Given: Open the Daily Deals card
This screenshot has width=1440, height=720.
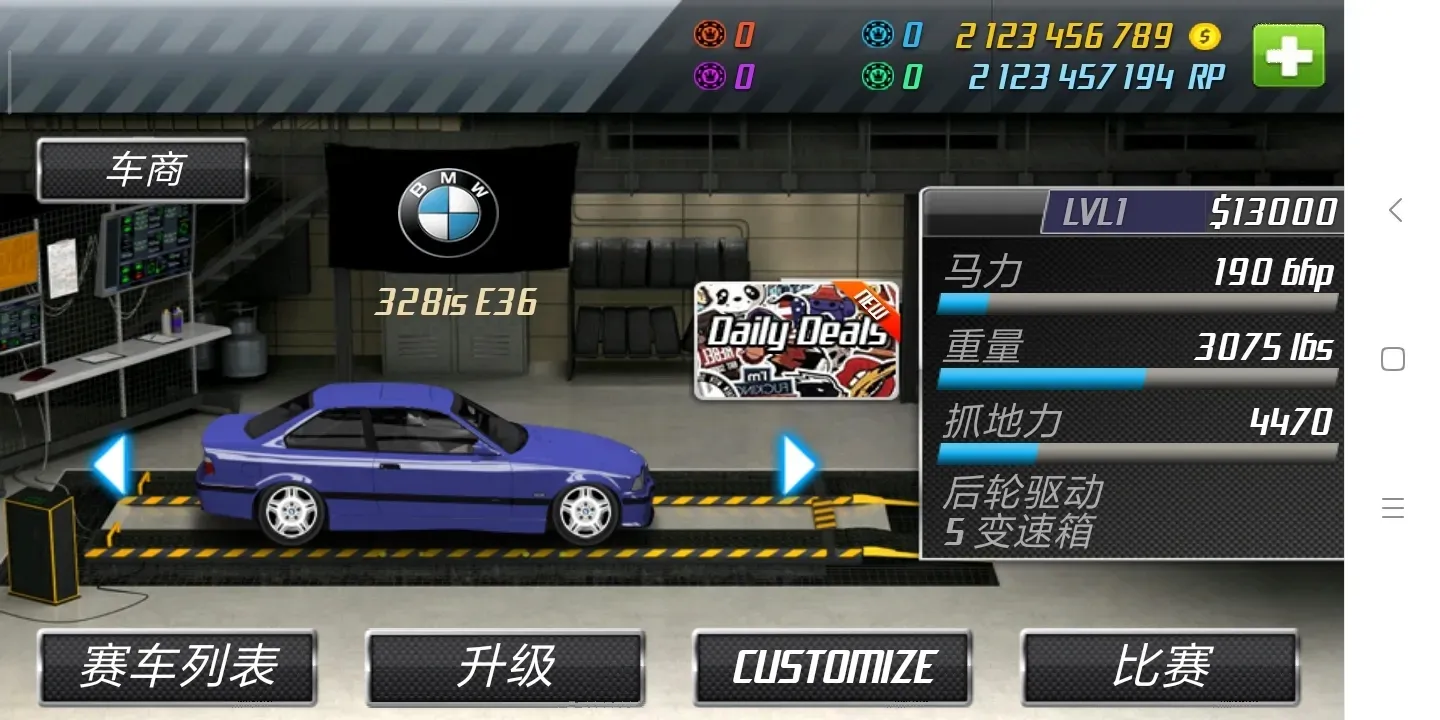Looking at the screenshot, I should tap(795, 340).
